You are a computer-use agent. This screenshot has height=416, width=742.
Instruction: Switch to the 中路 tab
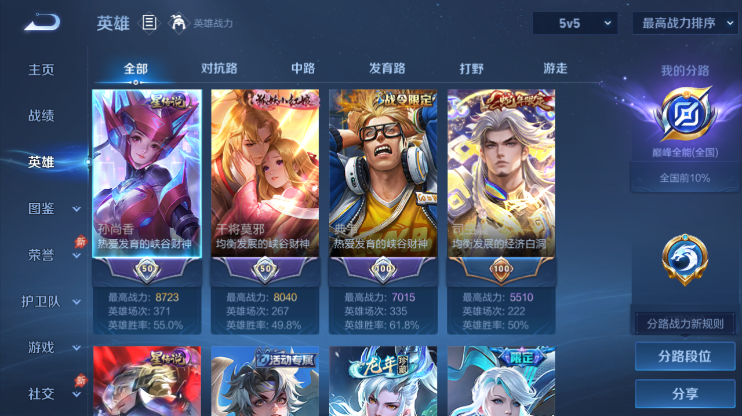(x=303, y=69)
